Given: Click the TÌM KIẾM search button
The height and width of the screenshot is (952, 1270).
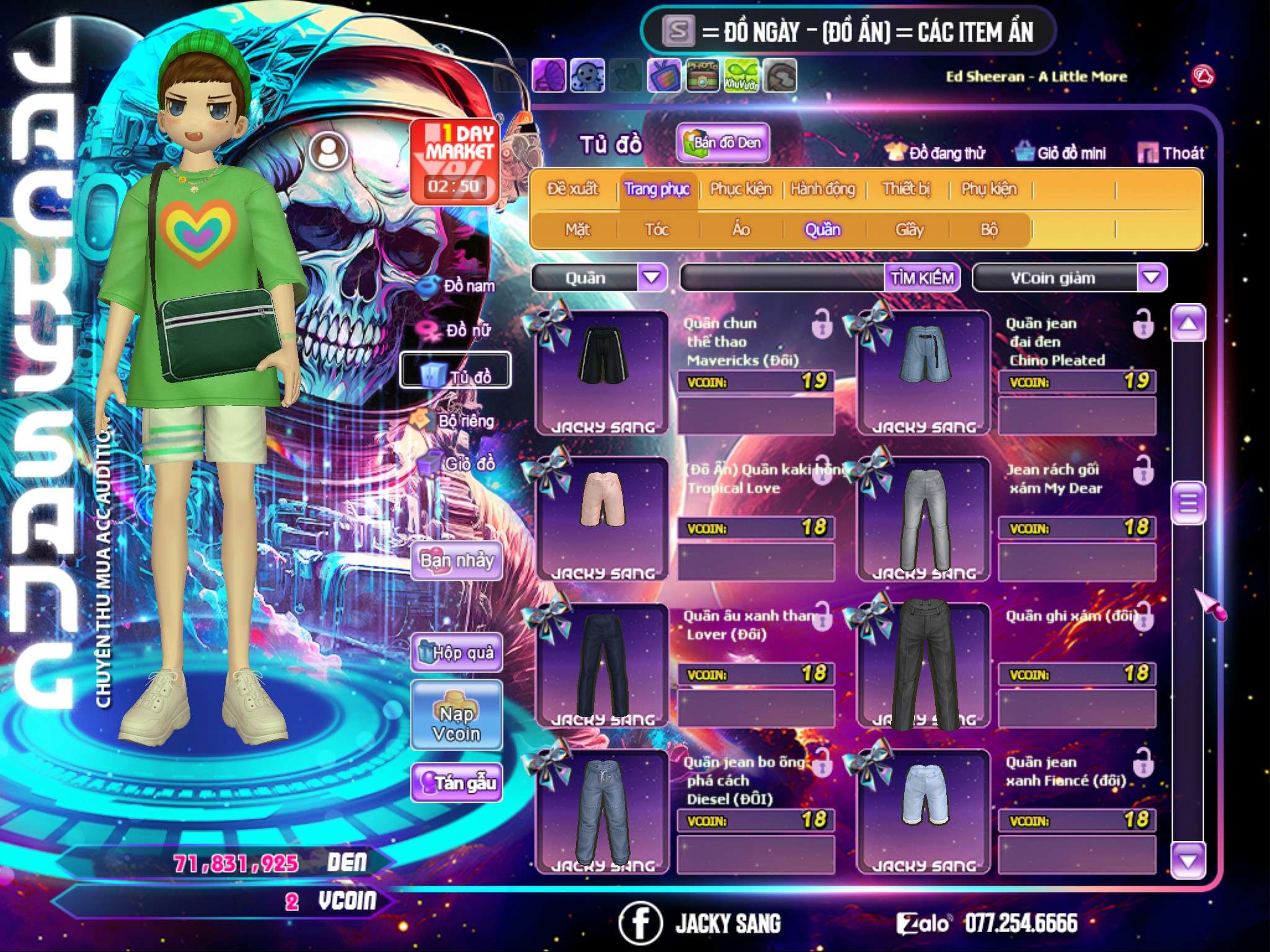Looking at the screenshot, I should 921,278.
